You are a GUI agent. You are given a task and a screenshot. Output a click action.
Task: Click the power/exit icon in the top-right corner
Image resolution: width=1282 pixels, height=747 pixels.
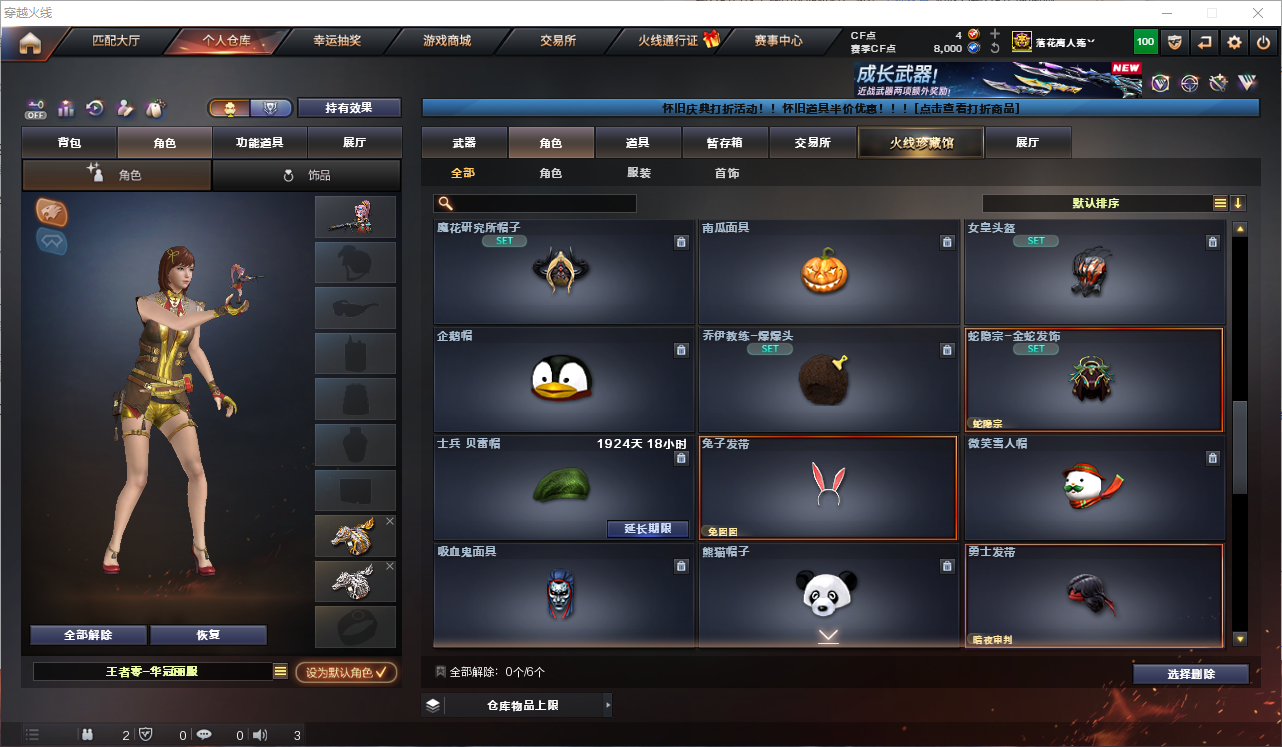coord(1263,42)
